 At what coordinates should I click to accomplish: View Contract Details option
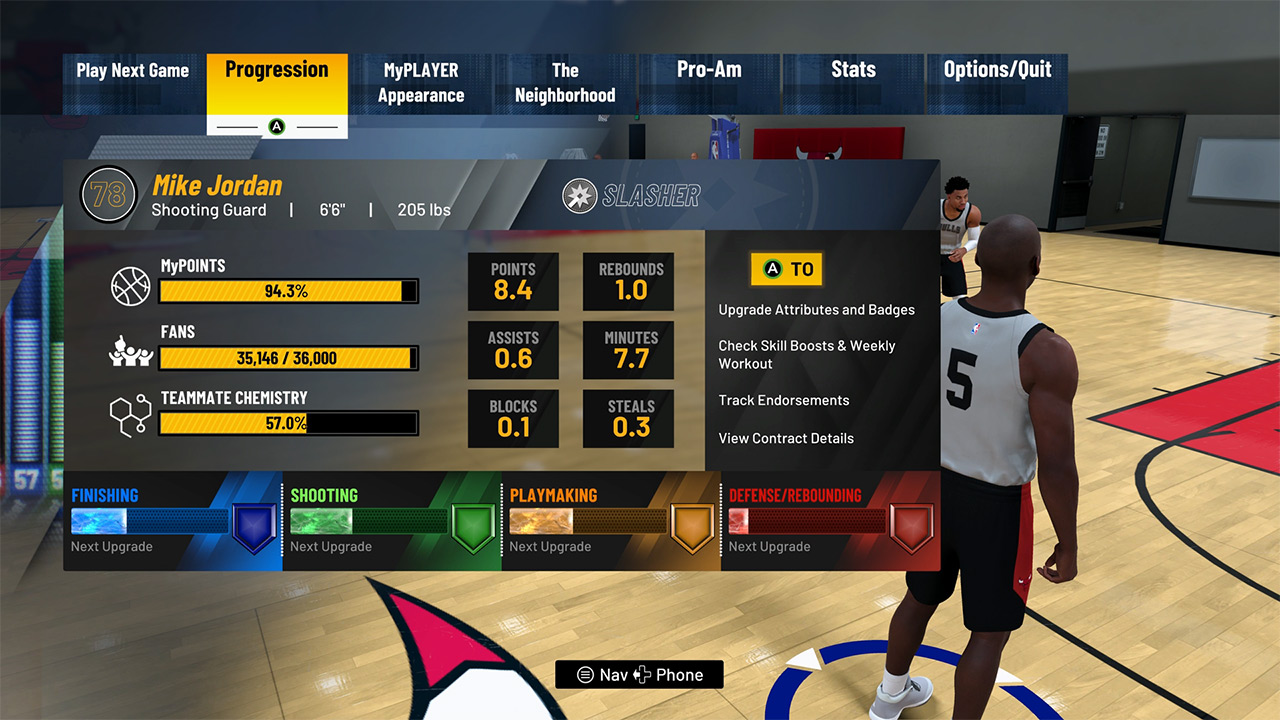pyautogui.click(x=786, y=438)
